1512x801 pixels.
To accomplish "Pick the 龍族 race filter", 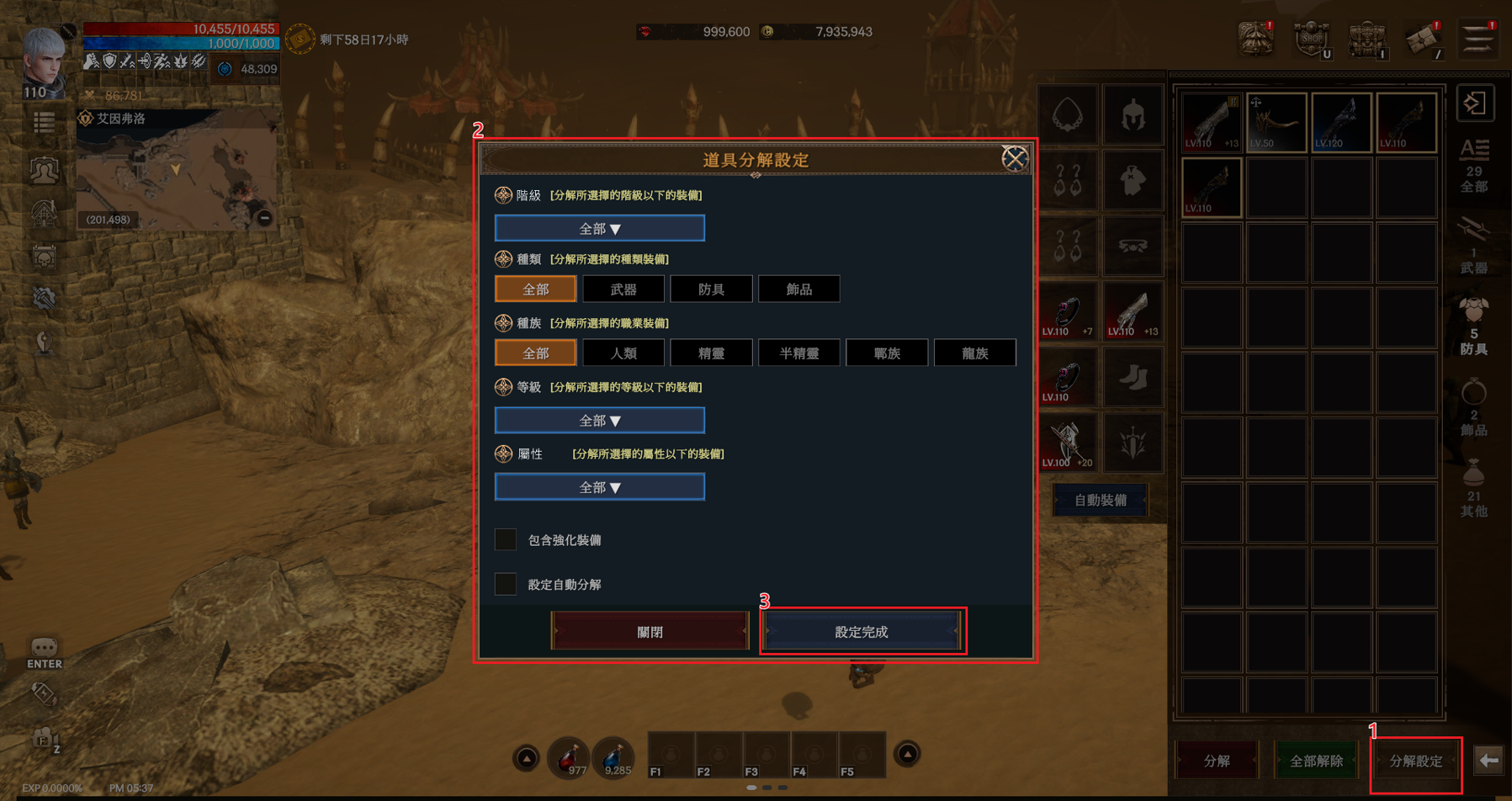I will (974, 353).
